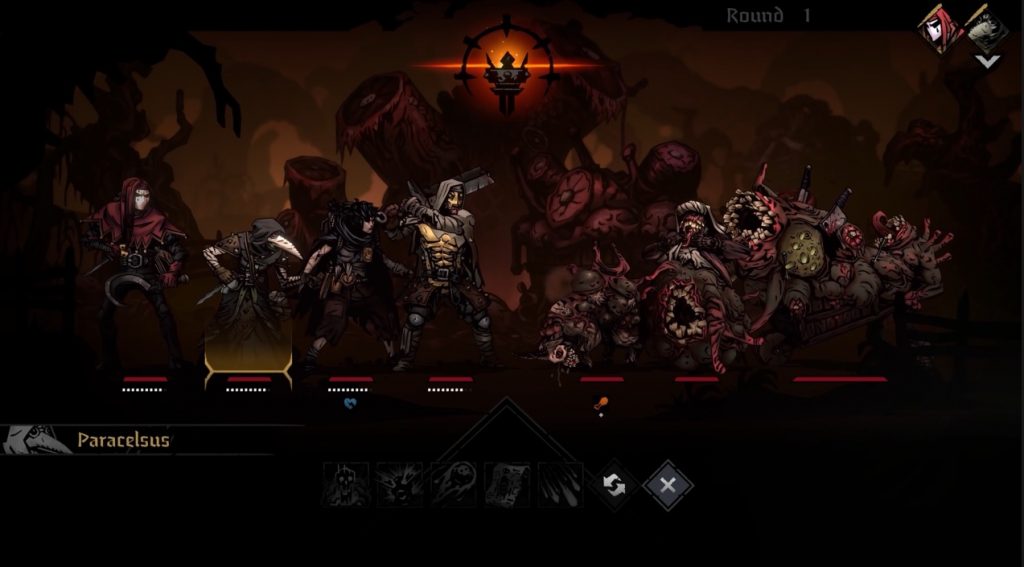Use the diagonal slashes skill
Screen dimensions: 1024x567
(560, 485)
